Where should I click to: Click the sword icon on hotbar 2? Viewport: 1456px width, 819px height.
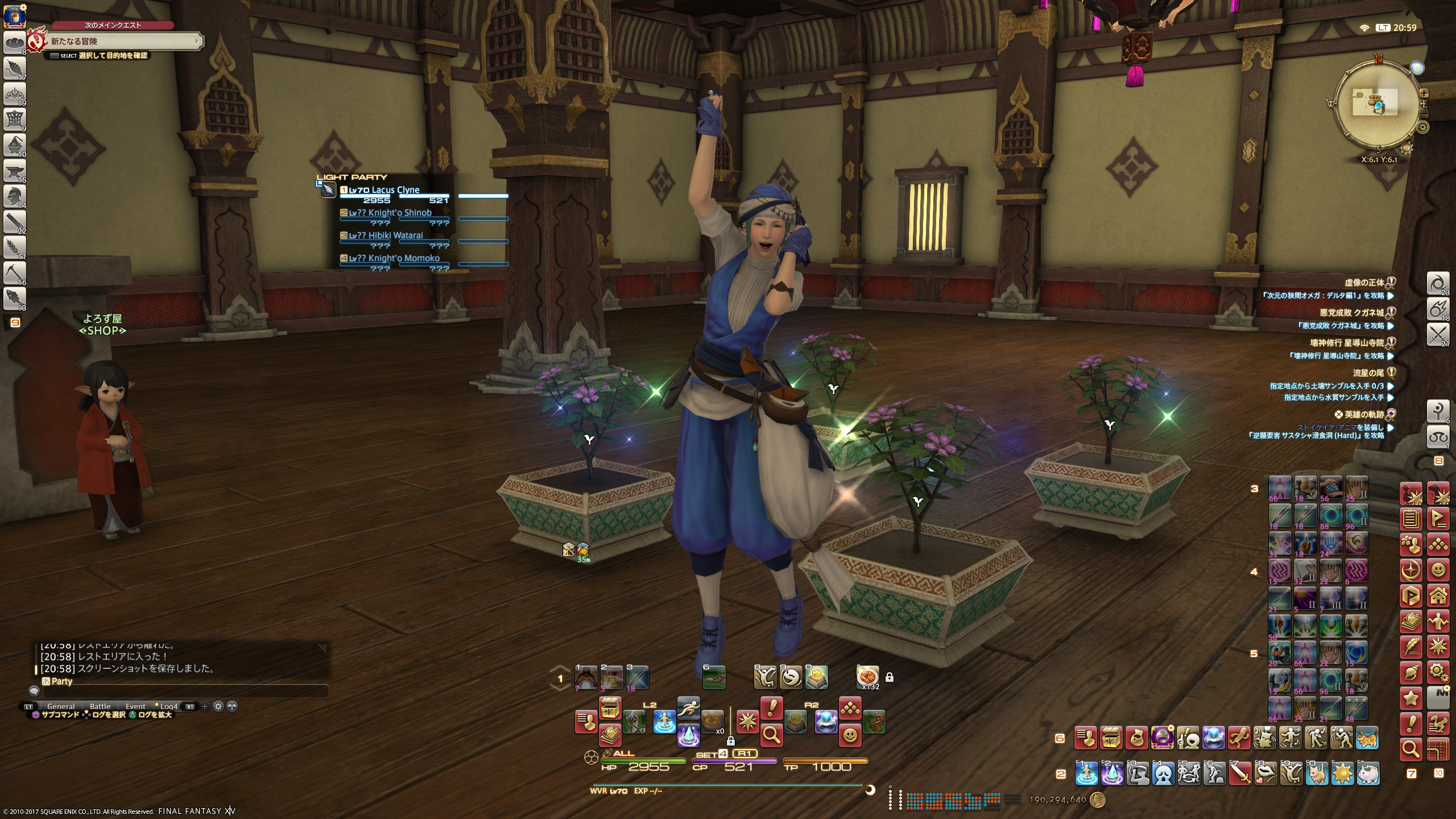[1240, 773]
